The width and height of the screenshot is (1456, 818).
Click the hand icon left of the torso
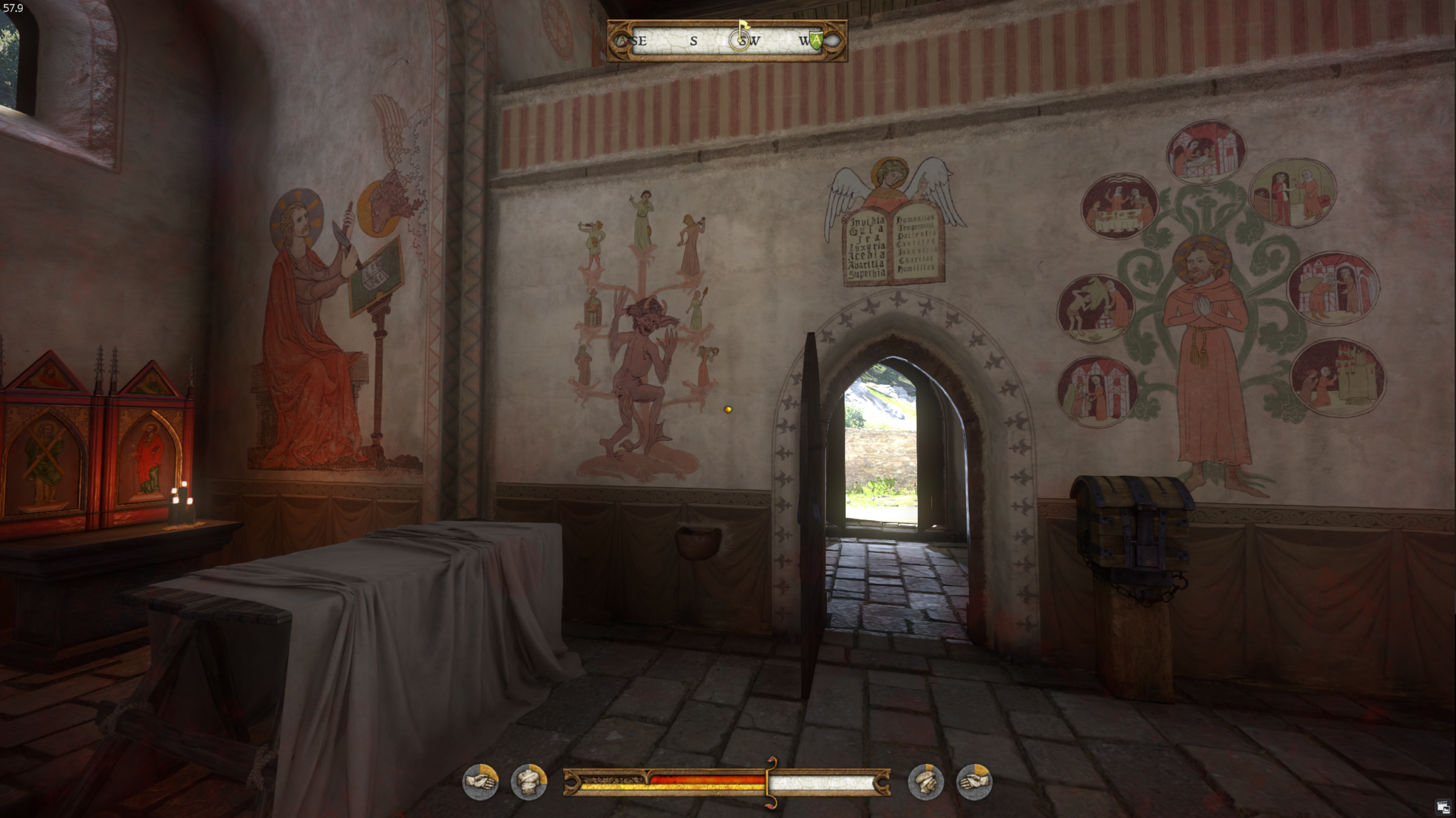pyautogui.click(x=481, y=782)
